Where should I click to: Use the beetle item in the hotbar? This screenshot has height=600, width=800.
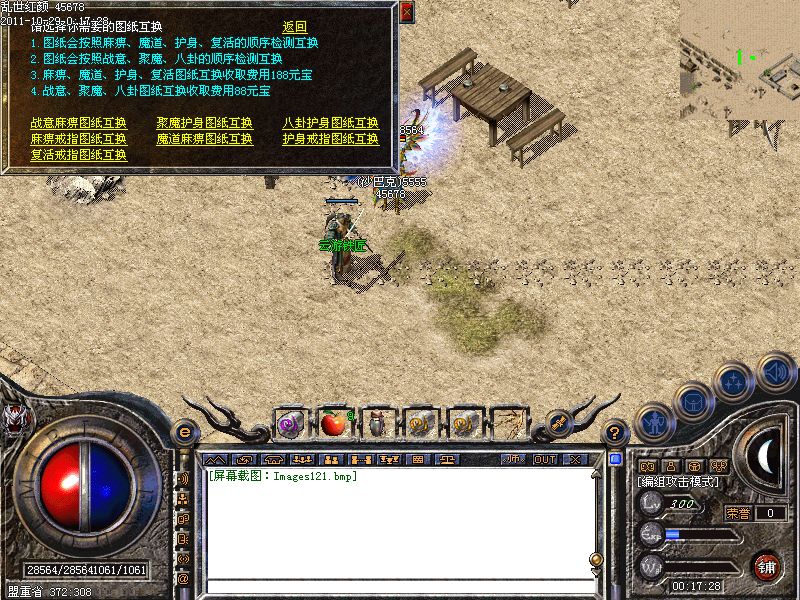tap(377, 424)
